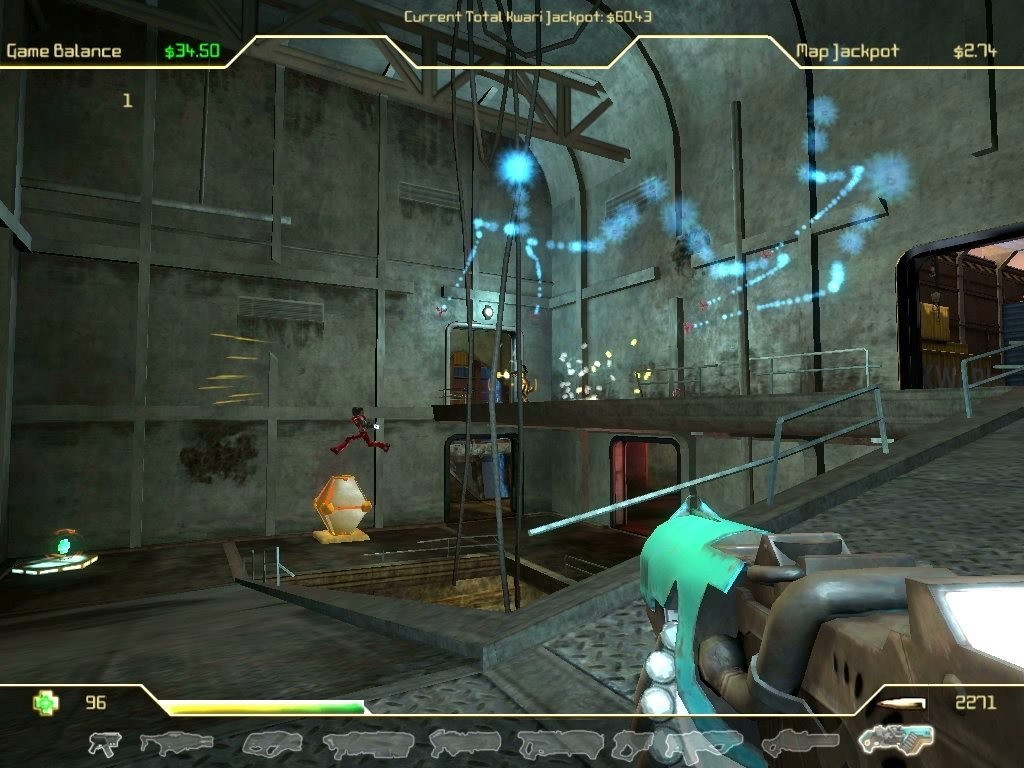Switch to the small pistol weapon icon

coord(104,743)
